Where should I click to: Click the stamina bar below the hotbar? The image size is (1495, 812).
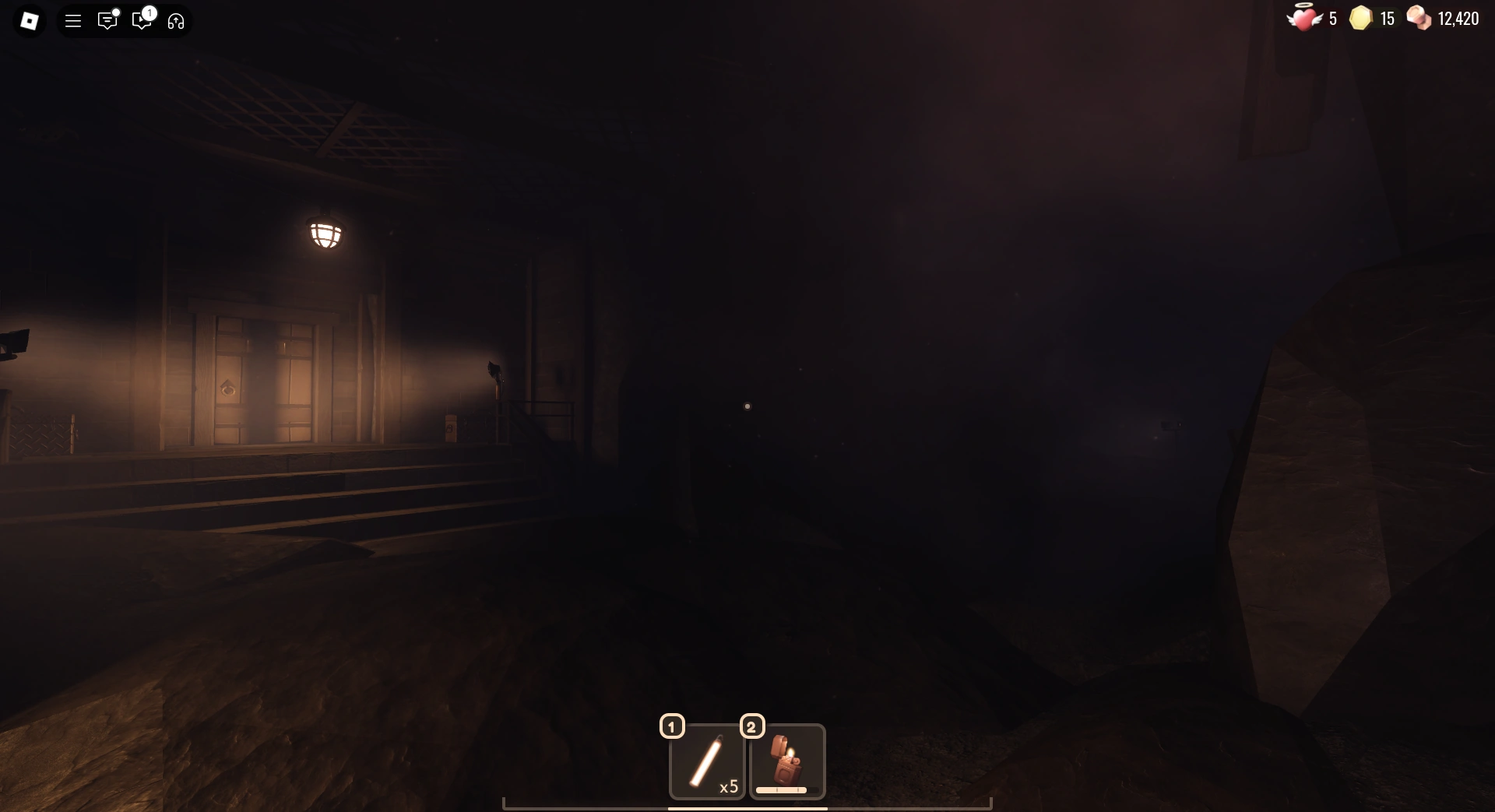[x=747, y=808]
